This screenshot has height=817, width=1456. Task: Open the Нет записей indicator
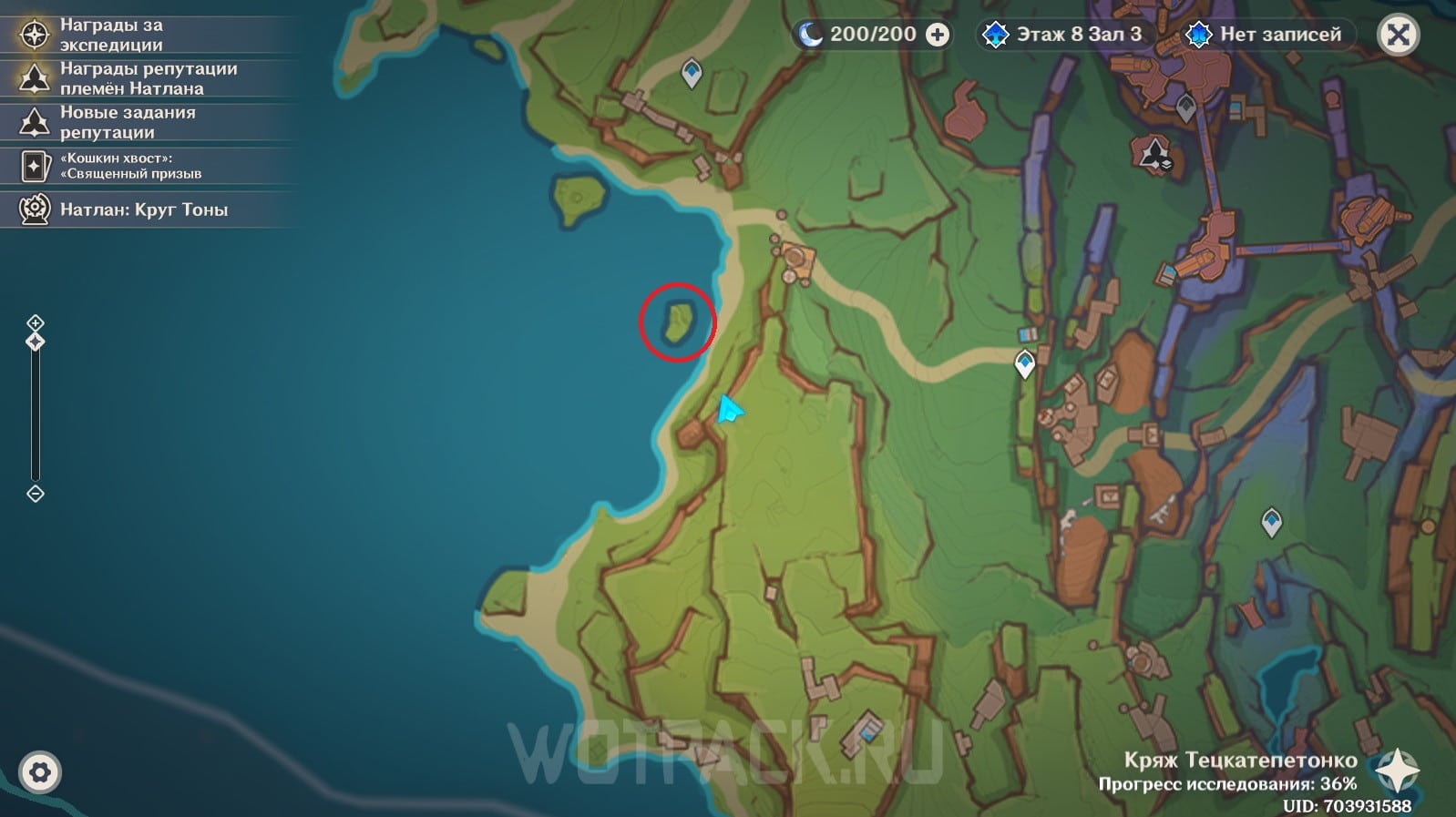tap(1266, 35)
